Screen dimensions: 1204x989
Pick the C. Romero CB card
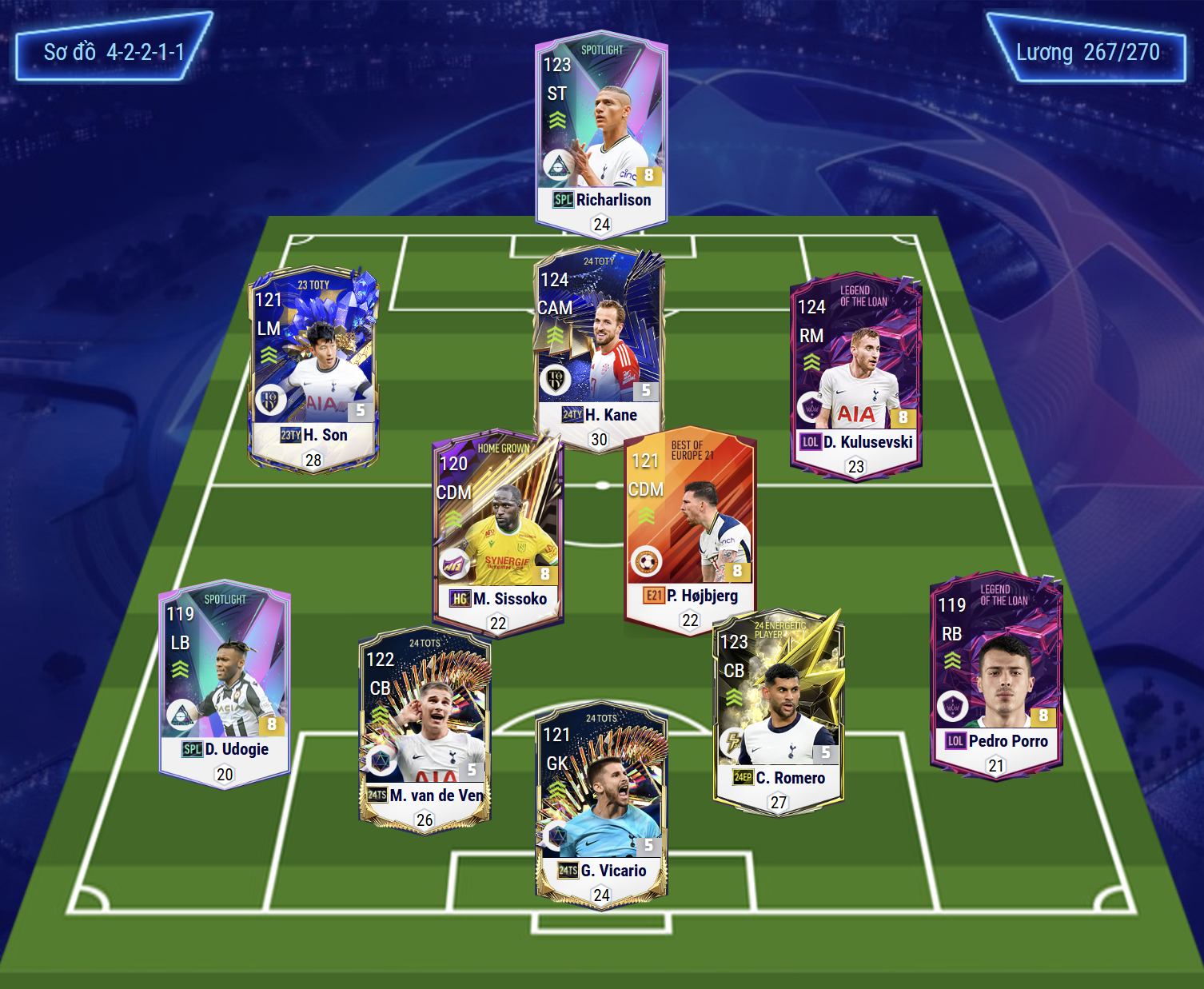tap(778, 708)
